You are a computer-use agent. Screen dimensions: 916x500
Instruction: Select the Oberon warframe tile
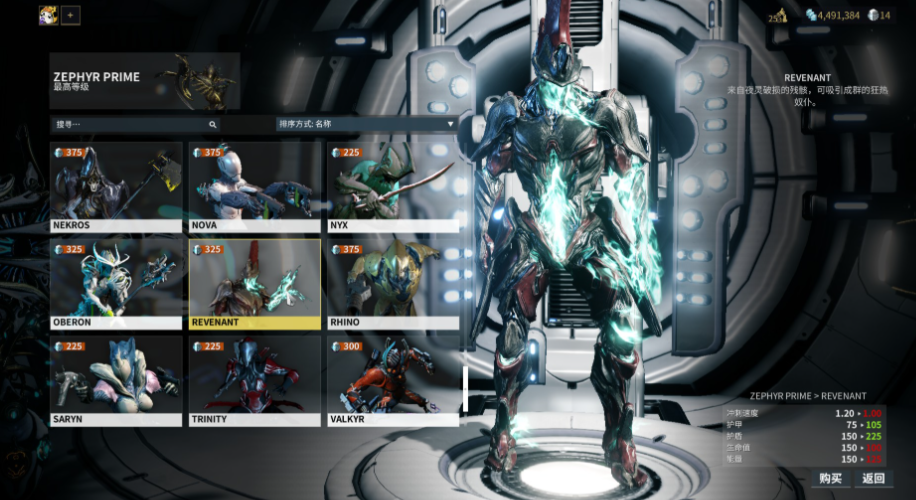tap(116, 283)
